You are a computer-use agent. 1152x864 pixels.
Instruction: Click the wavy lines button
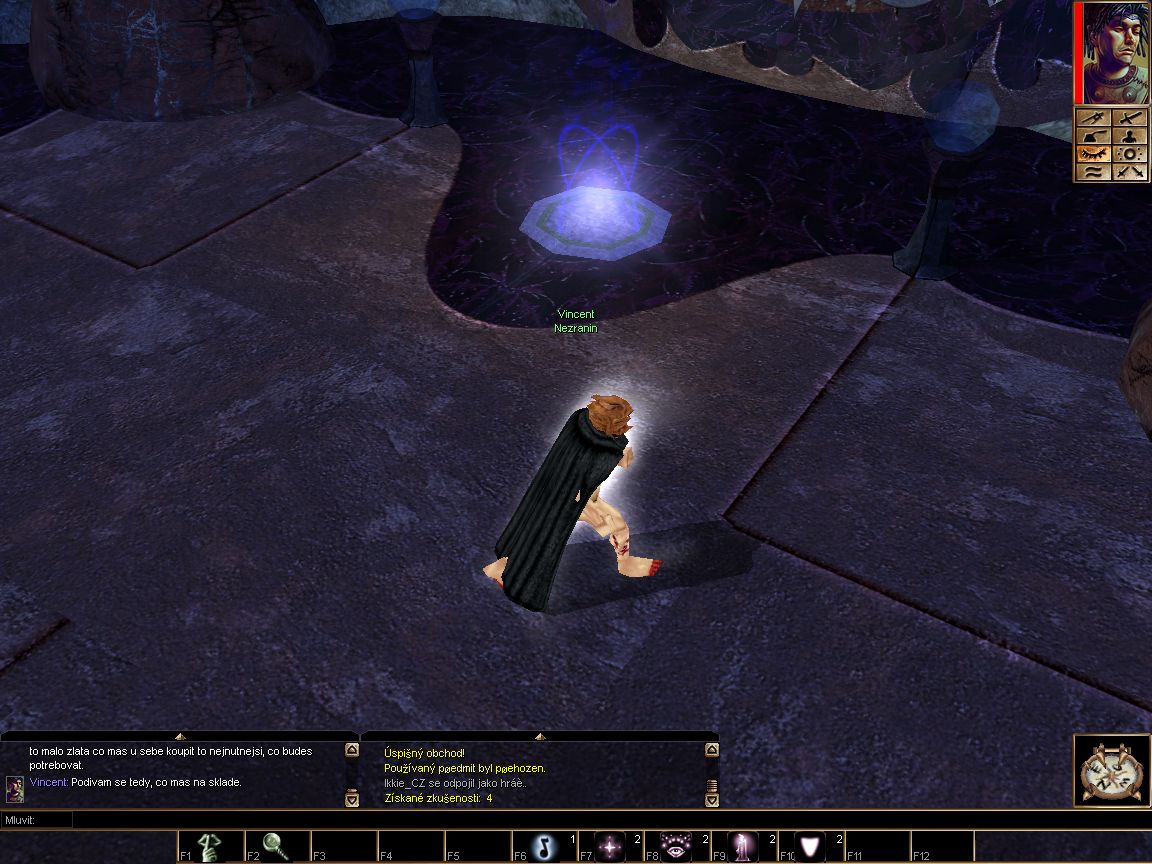point(1093,172)
